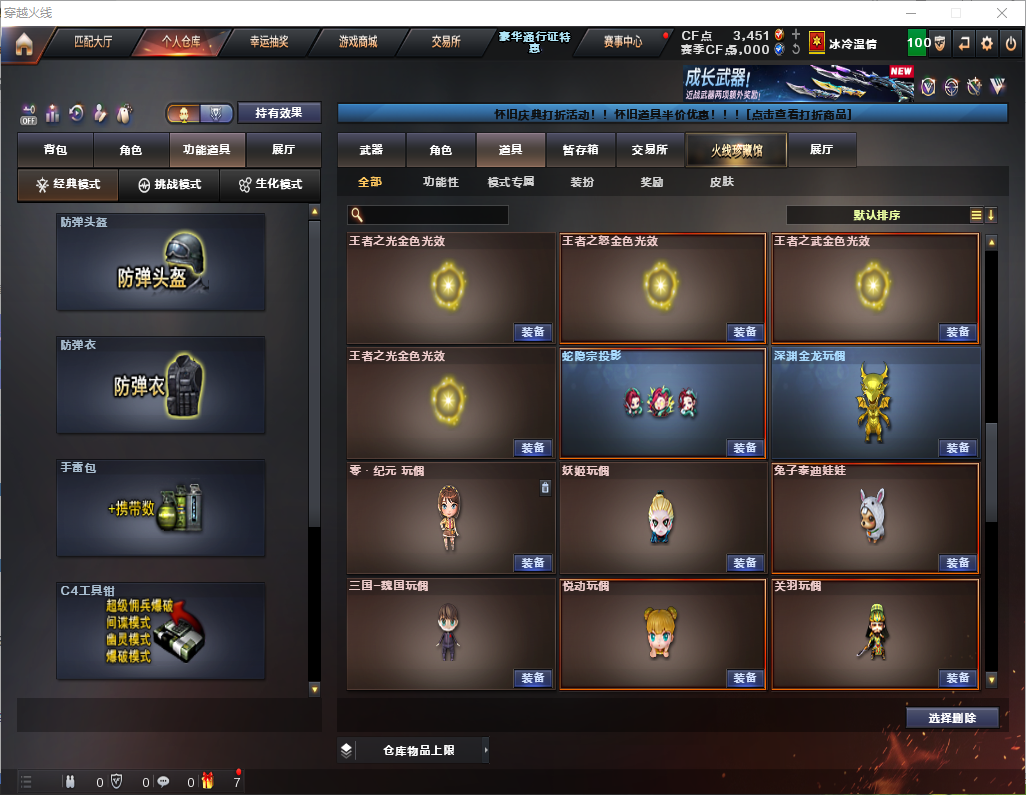The width and height of the screenshot is (1026, 795).
Task: Click the 持有效果 button
Action: (279, 113)
